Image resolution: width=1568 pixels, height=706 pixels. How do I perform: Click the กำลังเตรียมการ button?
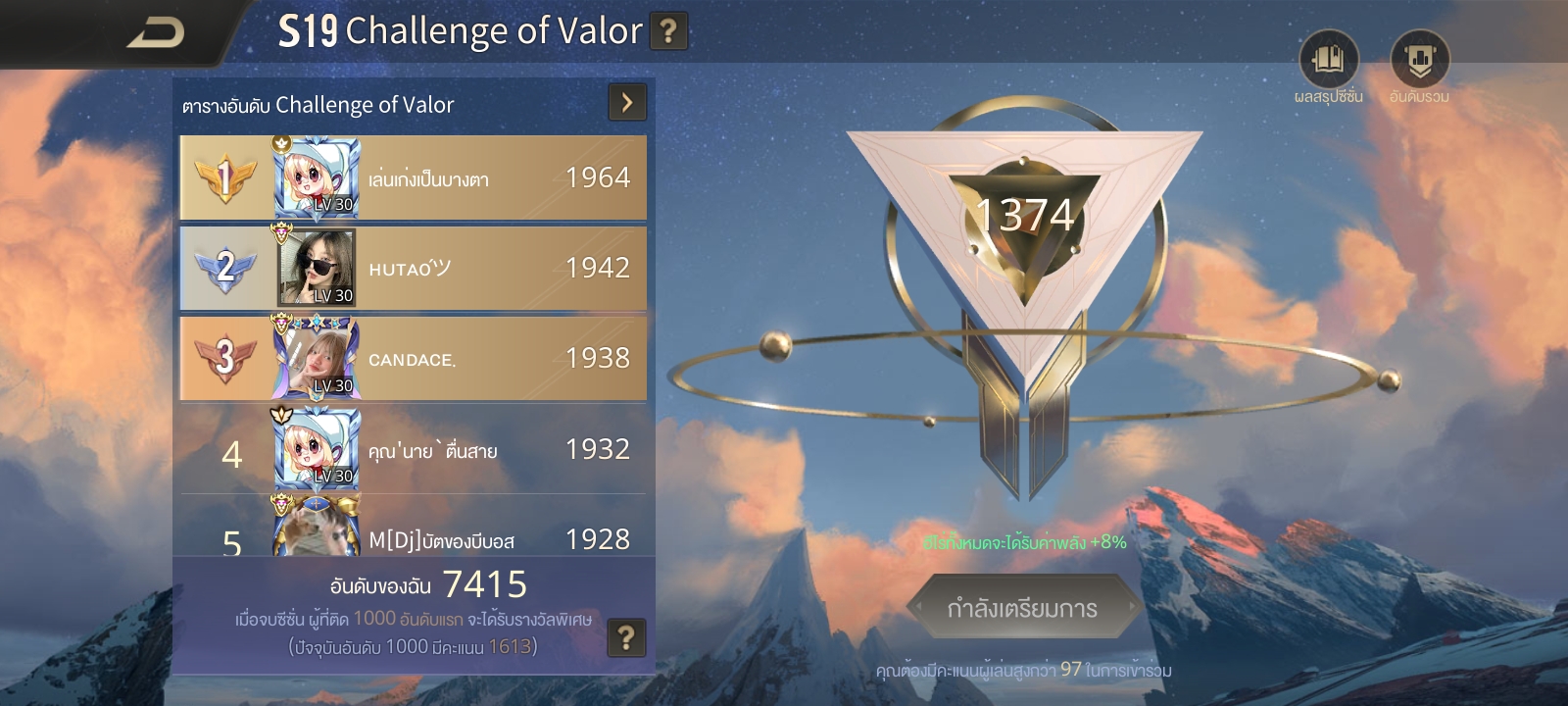1022,609
